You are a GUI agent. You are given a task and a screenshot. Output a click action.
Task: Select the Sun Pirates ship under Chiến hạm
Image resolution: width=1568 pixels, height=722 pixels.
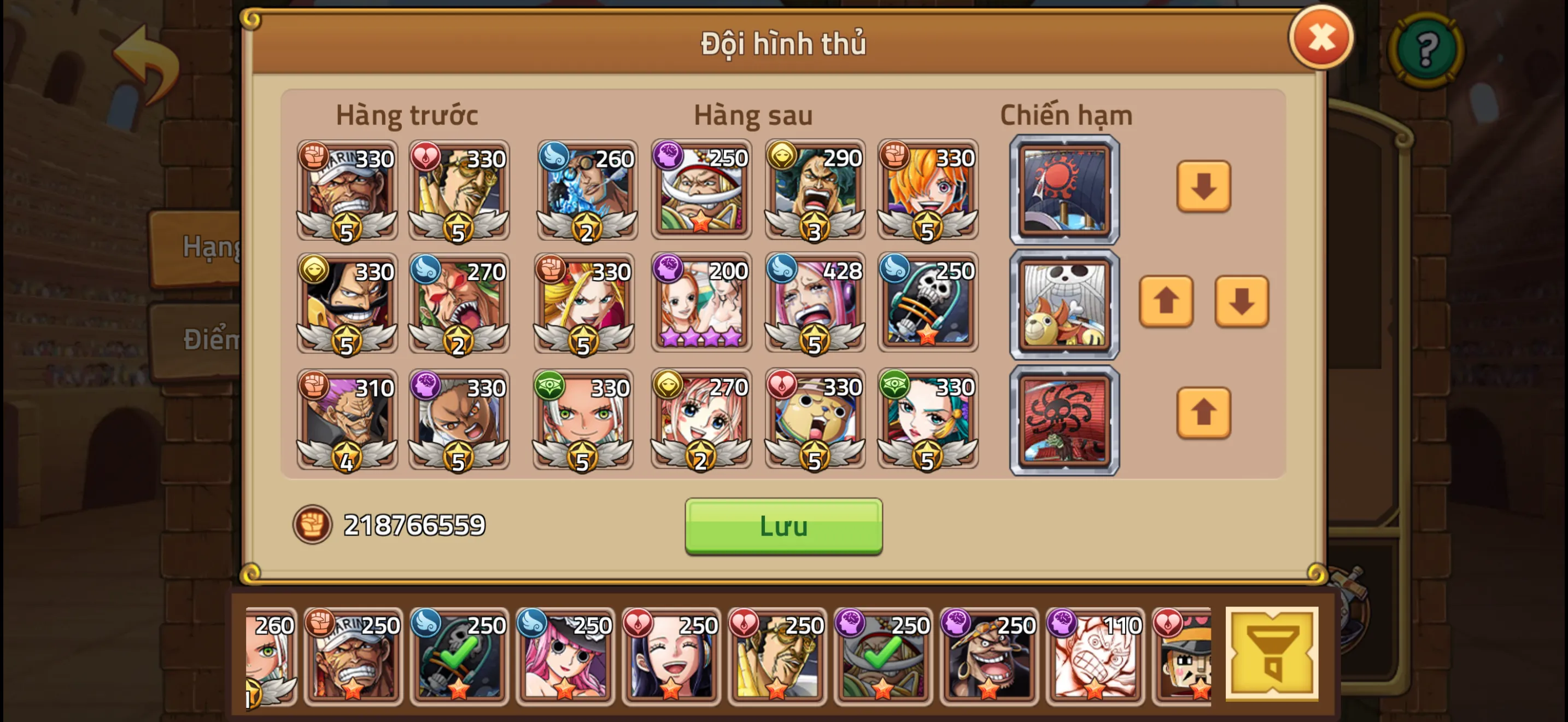pos(1064,189)
